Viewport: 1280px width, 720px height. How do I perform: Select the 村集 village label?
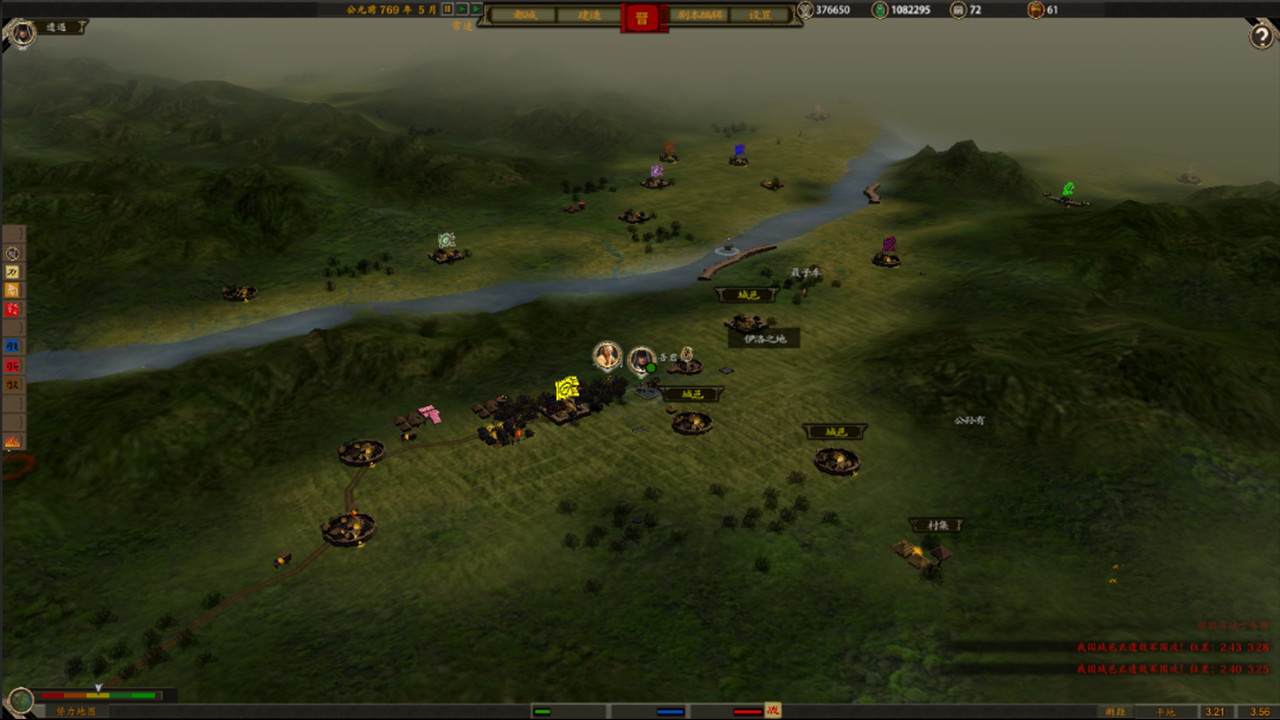(937, 525)
